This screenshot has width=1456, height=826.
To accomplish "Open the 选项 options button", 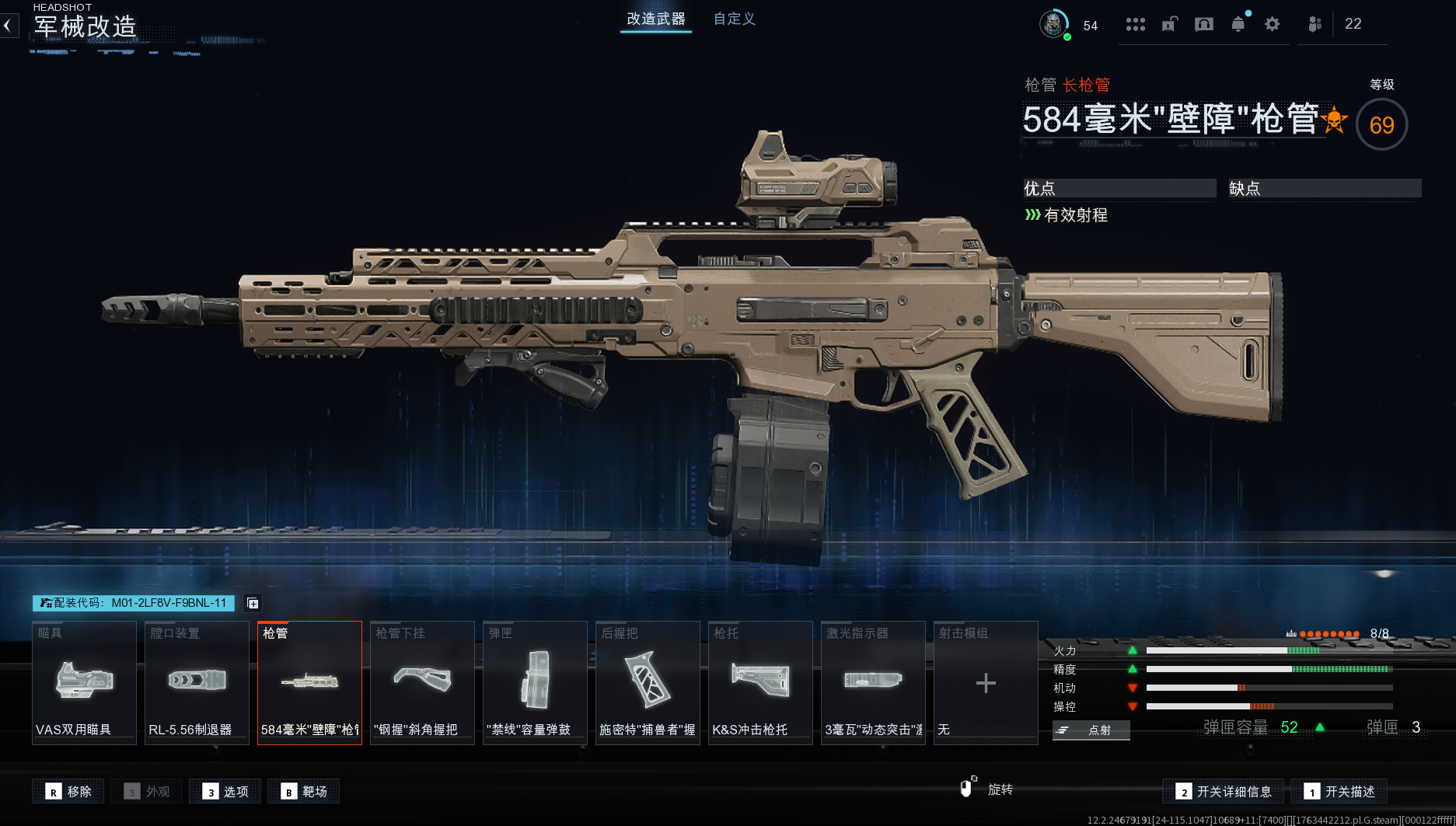I will [x=226, y=791].
